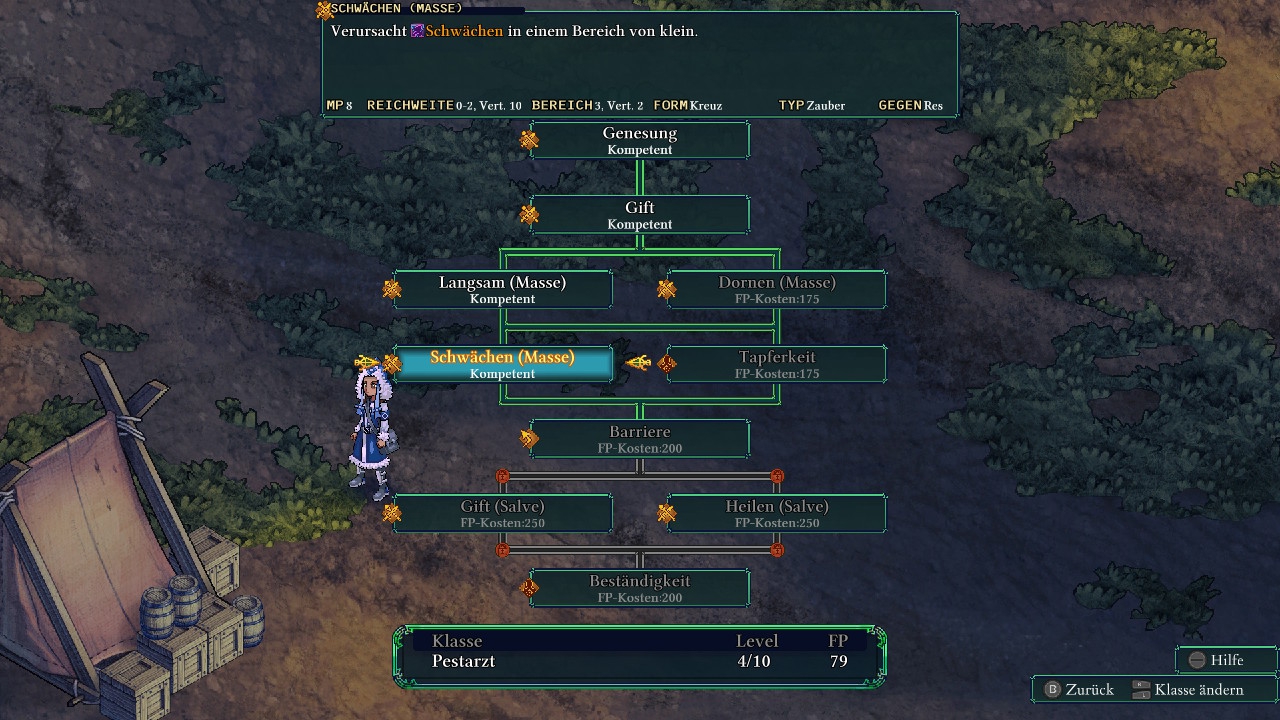Choose the Gift skill node
The width and height of the screenshot is (1280, 720).
point(640,215)
